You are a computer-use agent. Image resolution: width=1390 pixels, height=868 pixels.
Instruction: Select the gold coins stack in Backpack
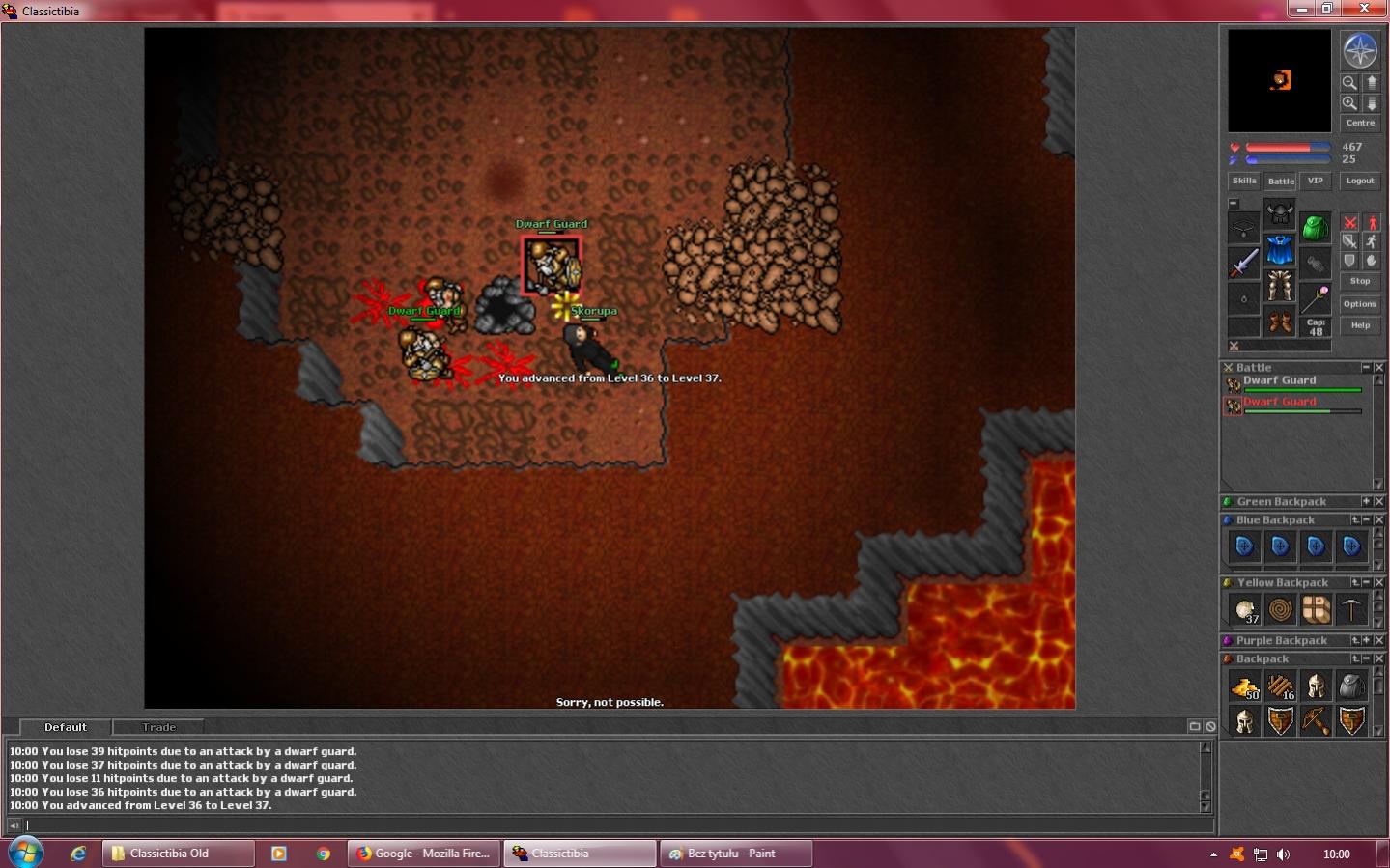(x=1244, y=686)
